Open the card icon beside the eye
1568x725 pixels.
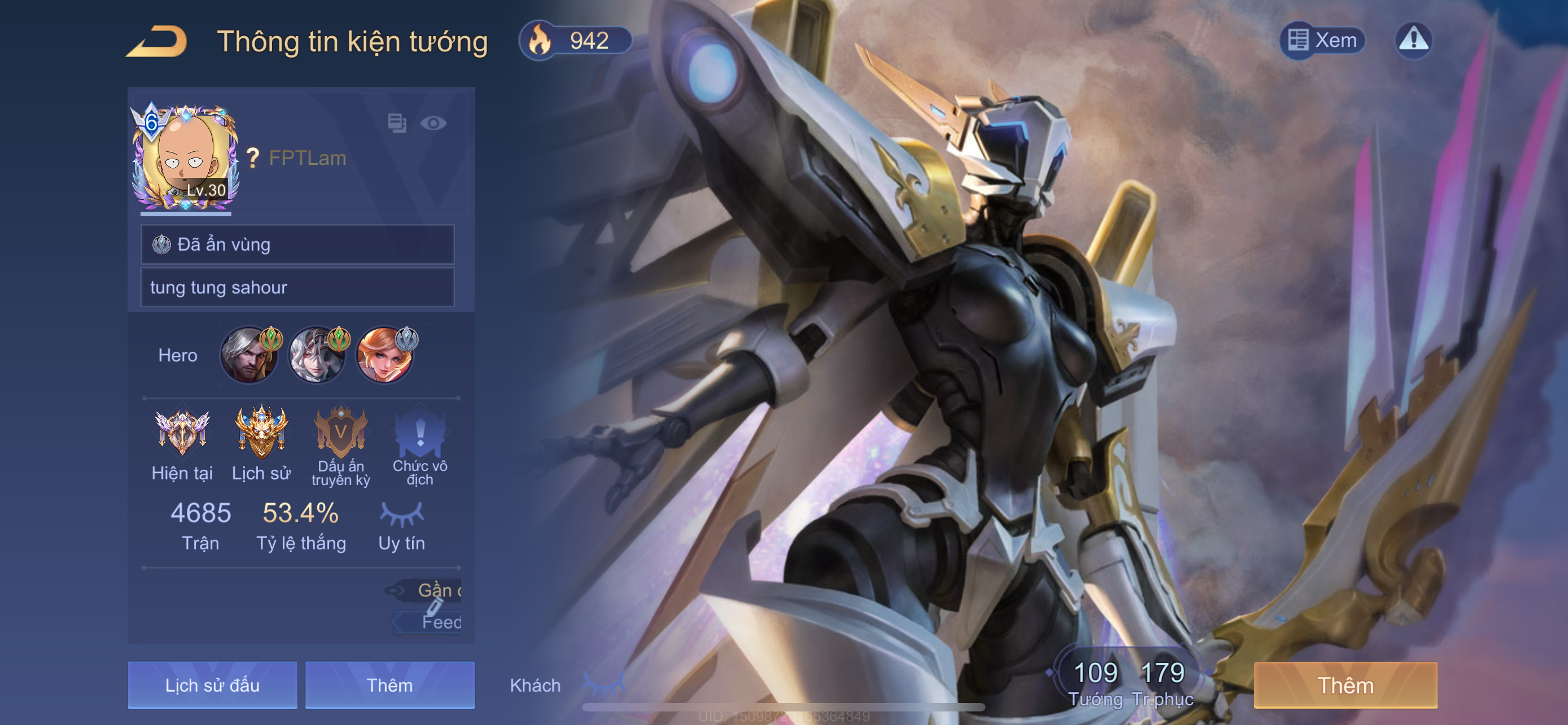[397, 123]
